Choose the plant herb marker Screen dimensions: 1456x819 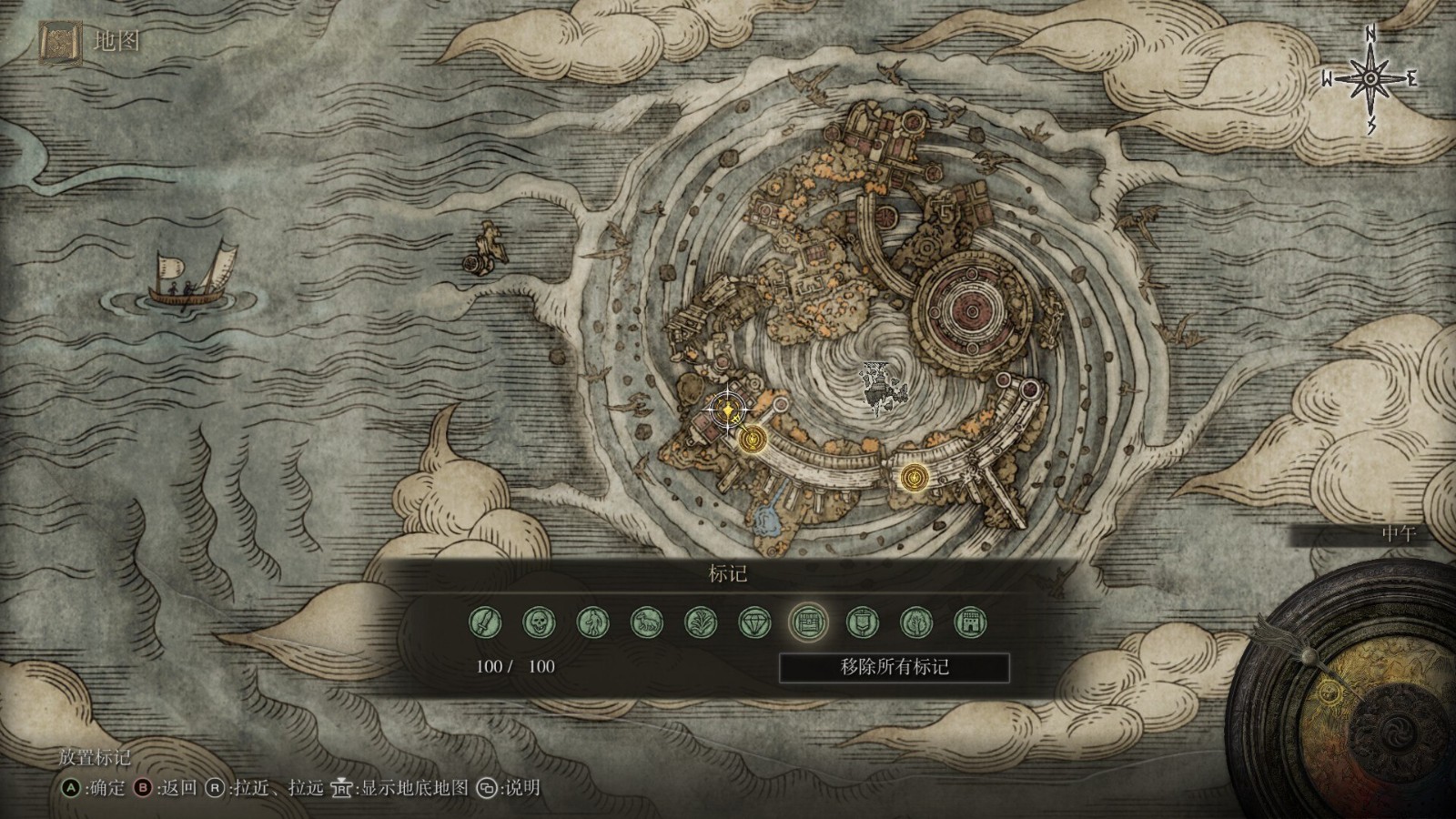701,623
